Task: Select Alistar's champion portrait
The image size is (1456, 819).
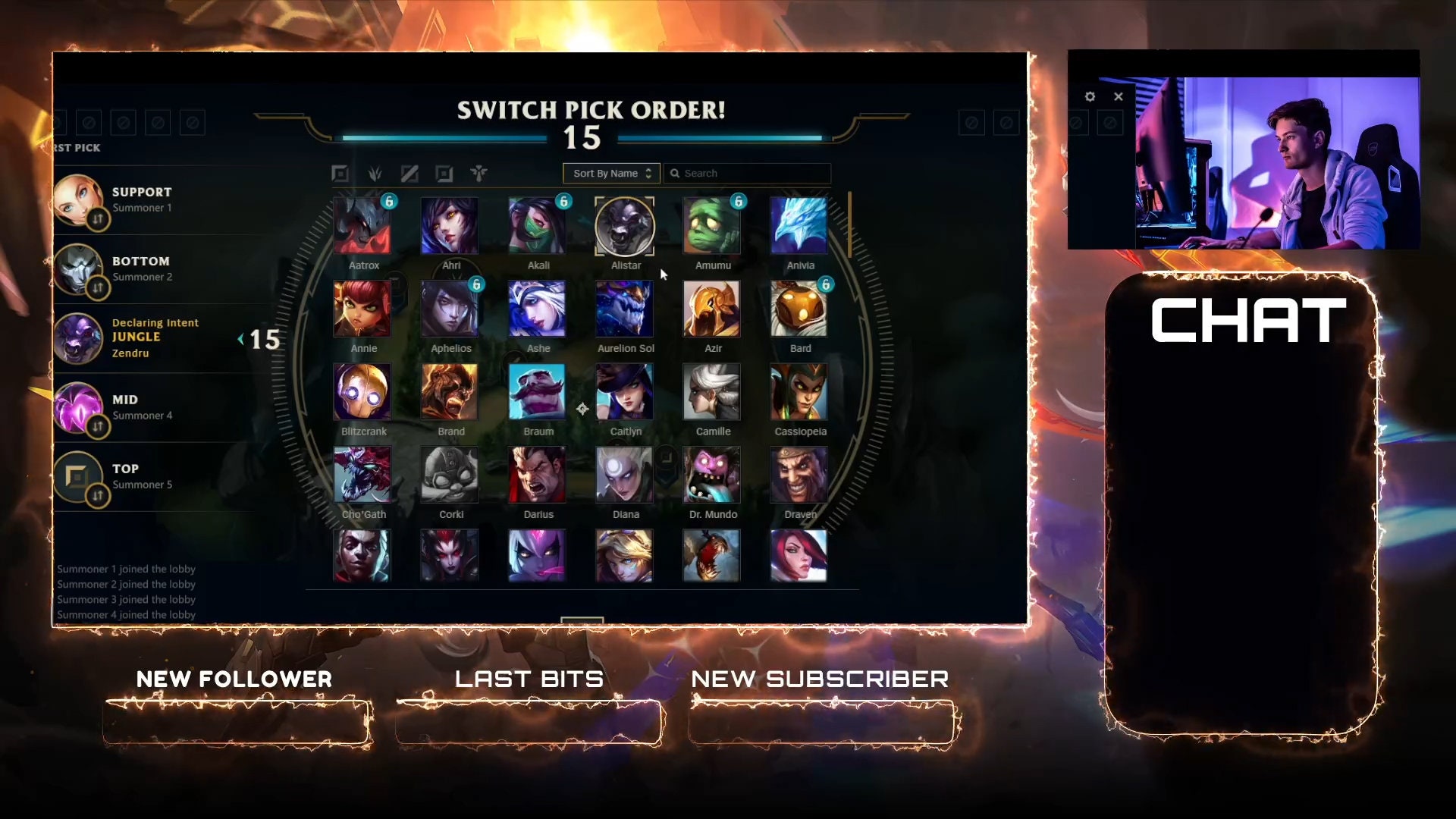Action: [625, 225]
